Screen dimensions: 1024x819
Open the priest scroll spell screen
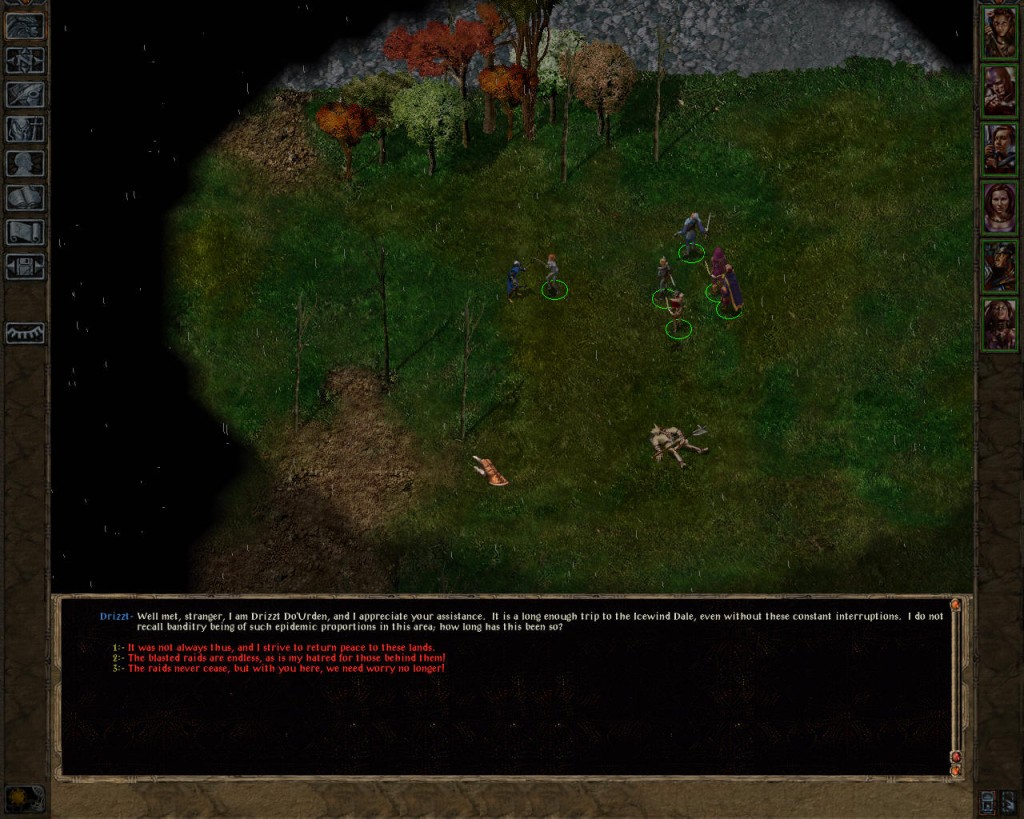pyautogui.click(x=25, y=232)
